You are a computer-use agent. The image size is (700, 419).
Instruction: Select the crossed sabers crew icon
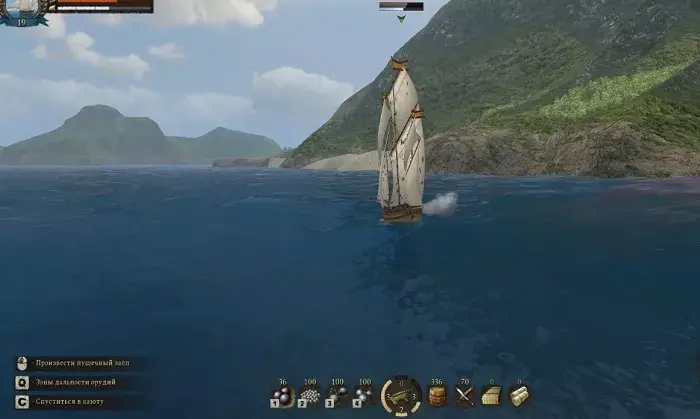[464, 396]
